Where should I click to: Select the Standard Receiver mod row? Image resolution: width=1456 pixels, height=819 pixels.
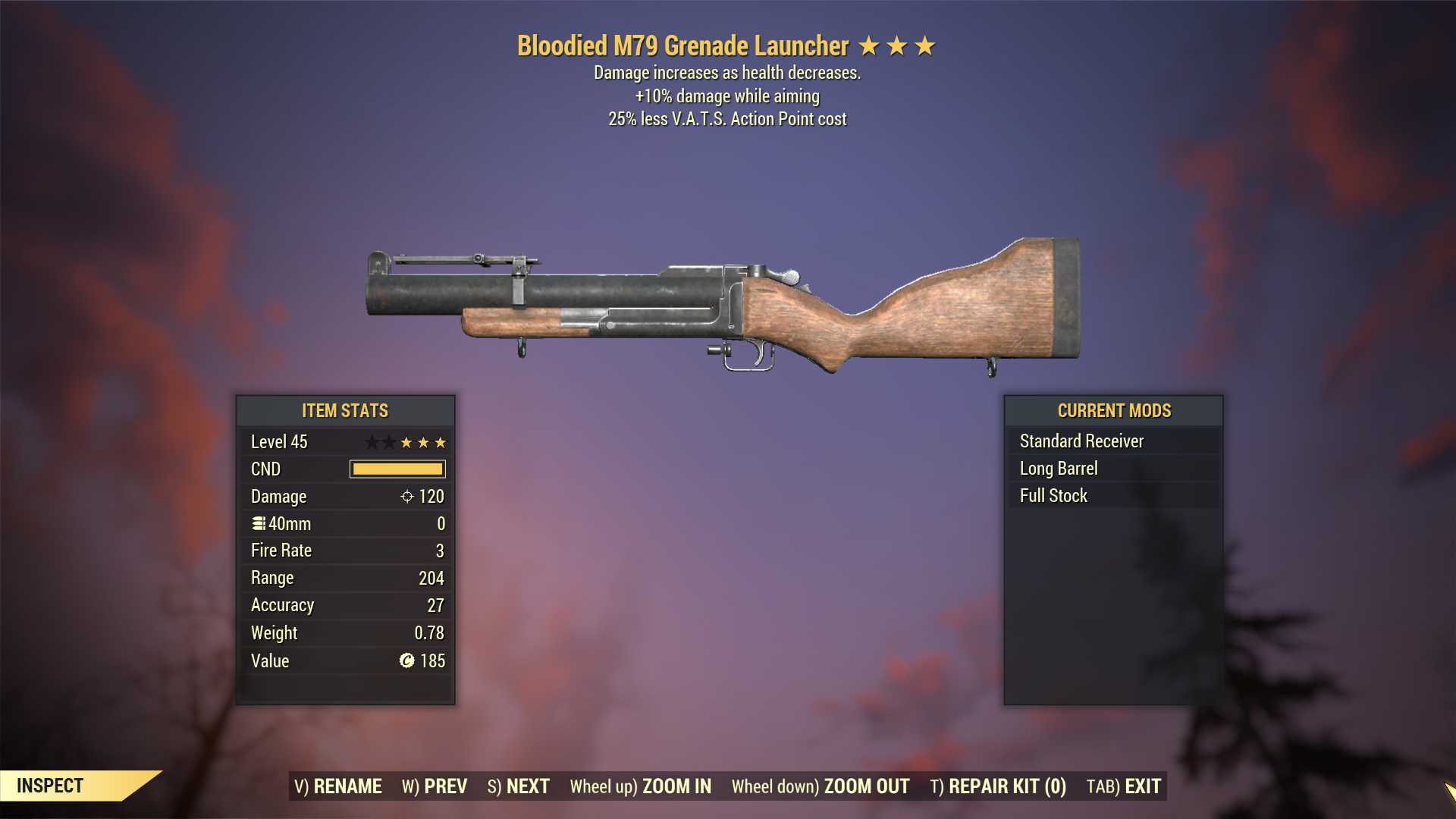click(1081, 441)
